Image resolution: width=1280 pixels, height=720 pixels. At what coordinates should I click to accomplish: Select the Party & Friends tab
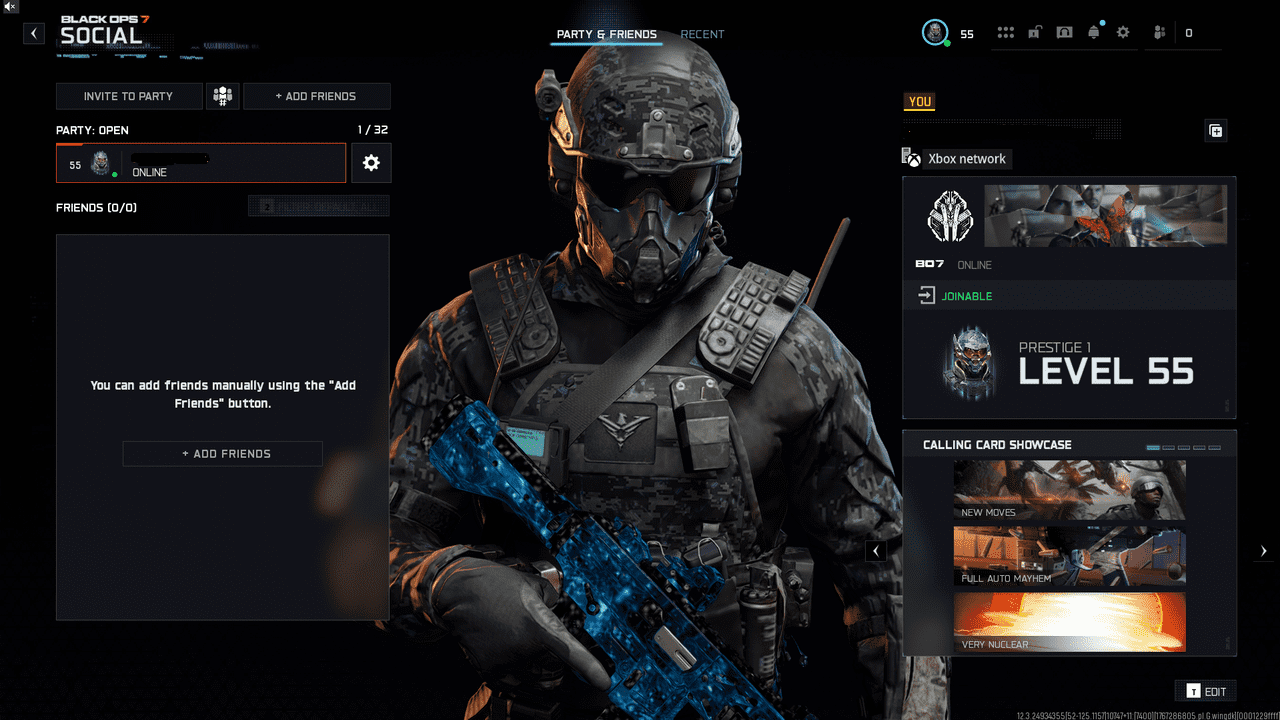606,33
